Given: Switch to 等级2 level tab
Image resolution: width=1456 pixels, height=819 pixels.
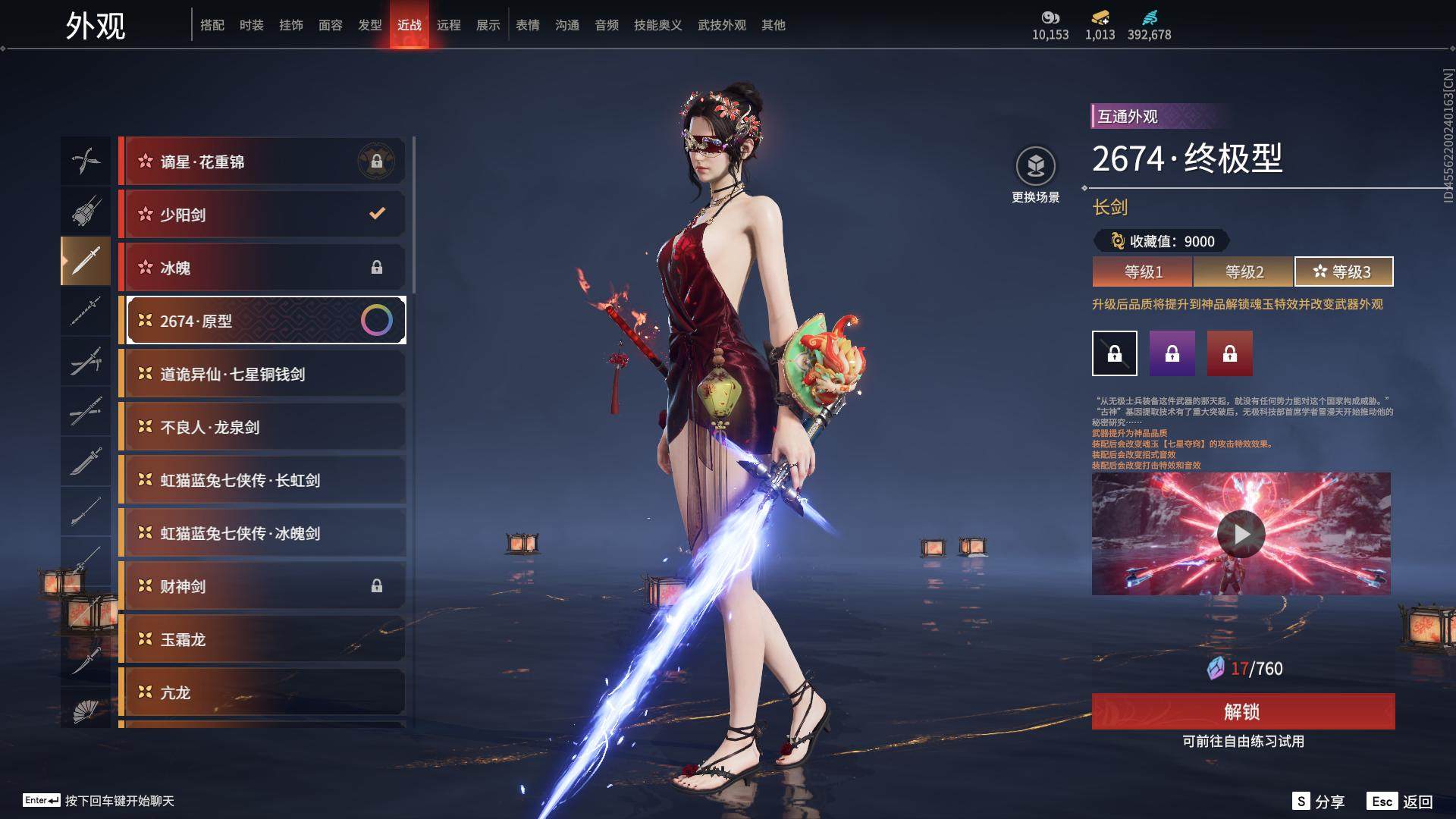Looking at the screenshot, I should [1244, 271].
